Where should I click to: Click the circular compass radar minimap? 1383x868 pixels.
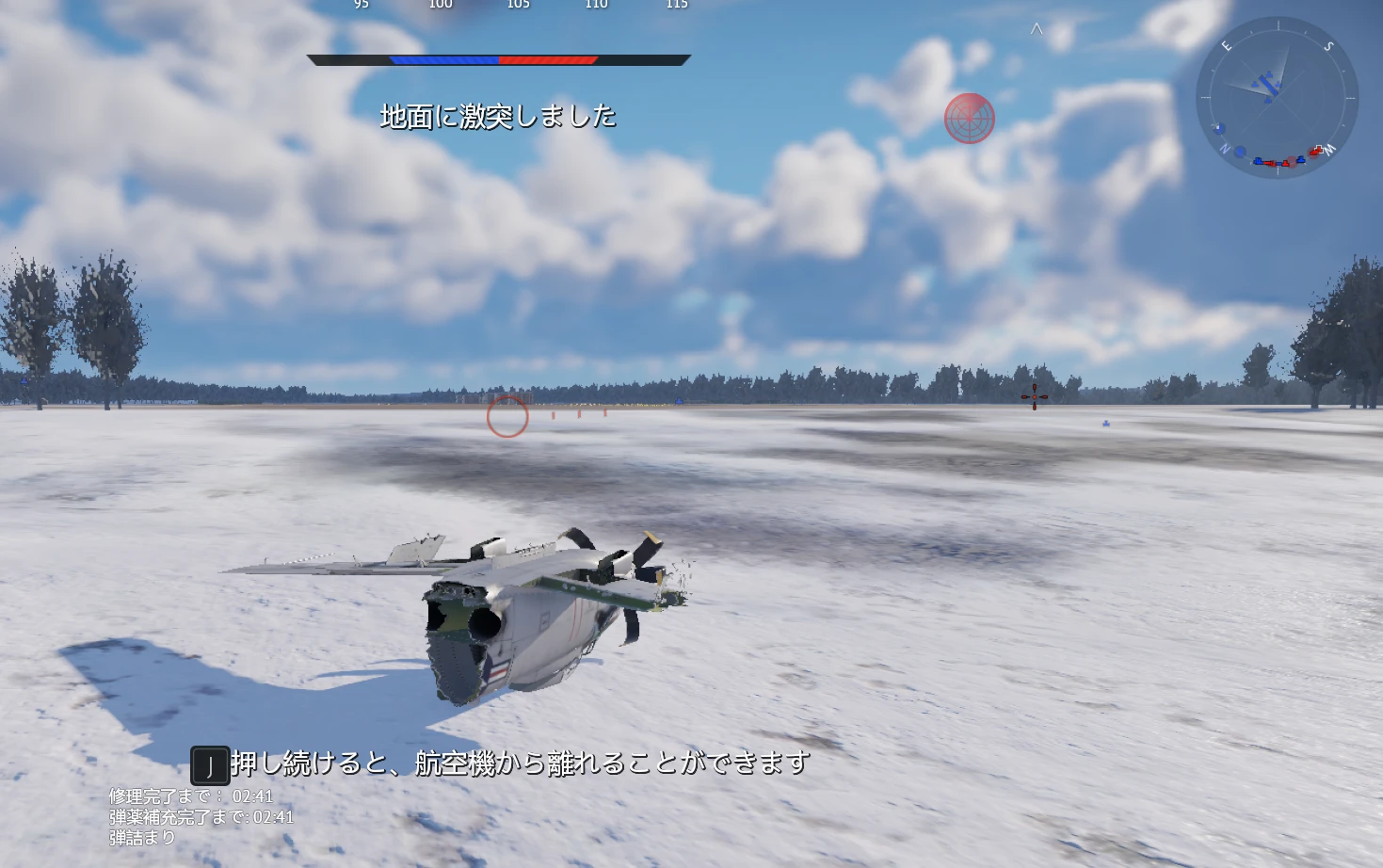click(x=1277, y=97)
